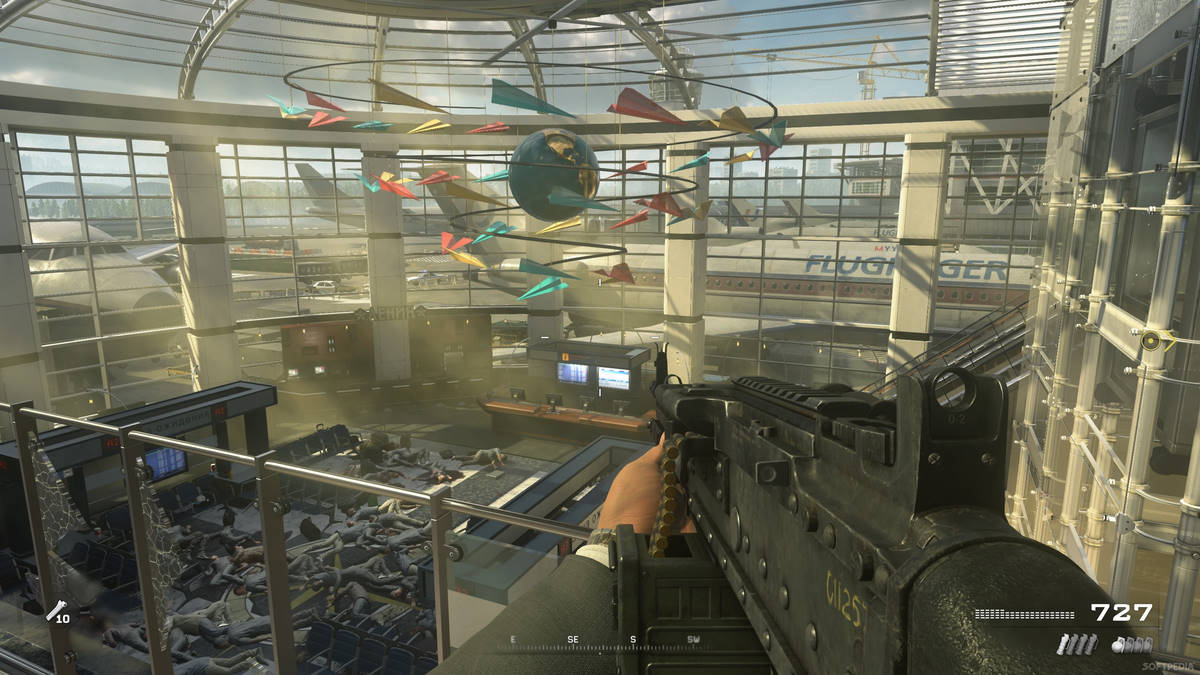Click the compass heading strip
The width and height of the screenshot is (1200, 675).
(x=604, y=642)
